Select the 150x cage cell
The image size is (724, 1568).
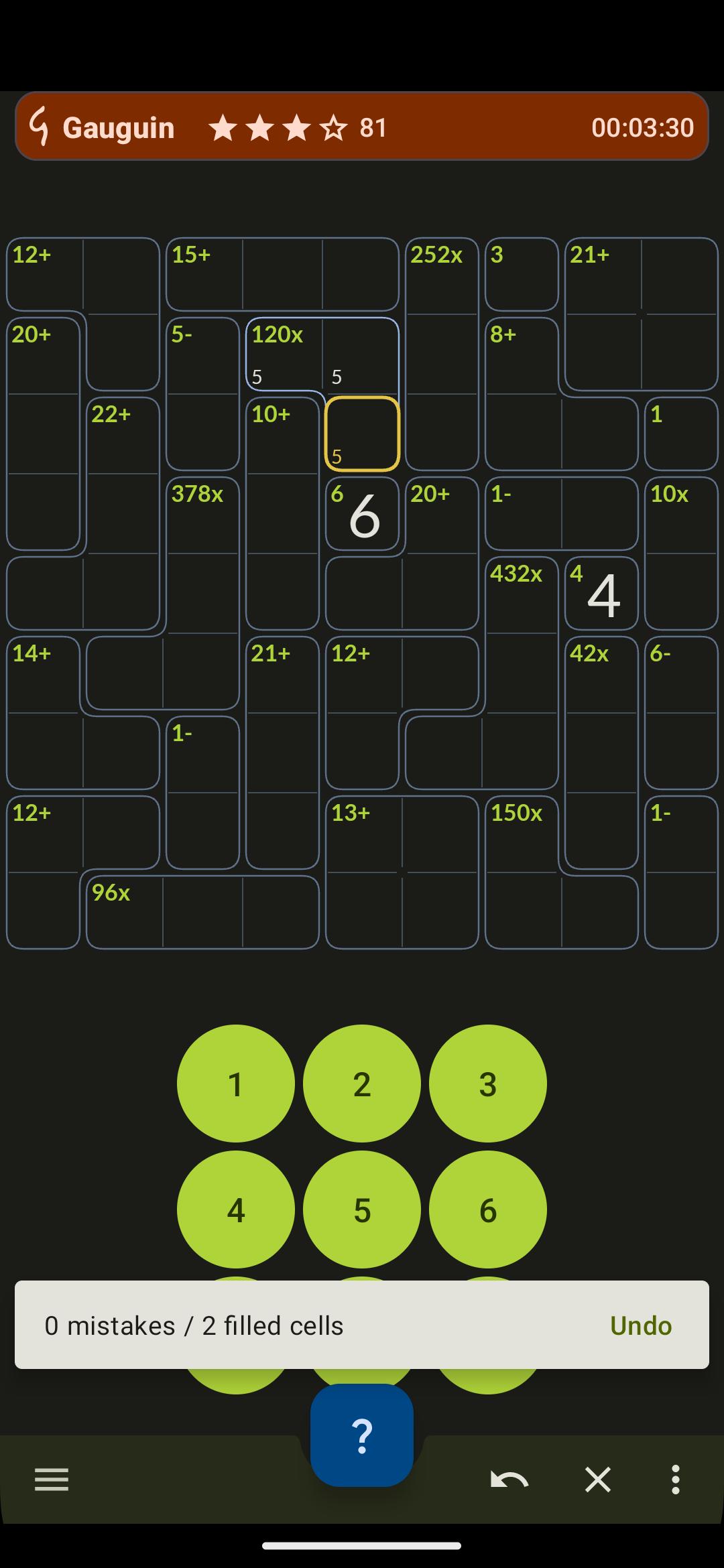point(522,834)
